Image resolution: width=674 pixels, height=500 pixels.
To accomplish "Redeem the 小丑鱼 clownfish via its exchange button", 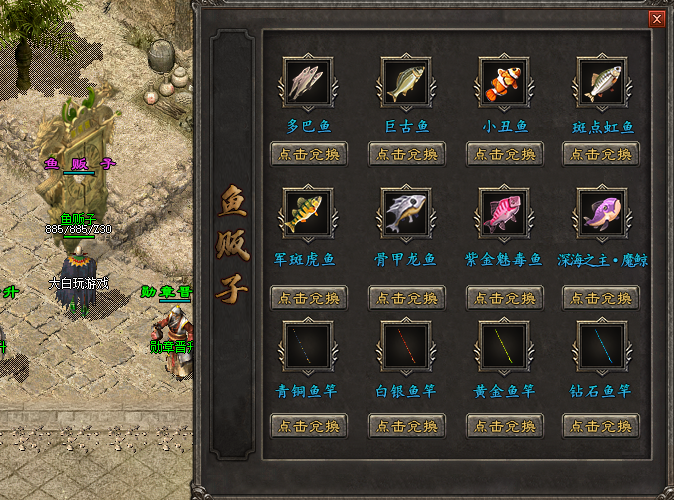I will 505,154.
